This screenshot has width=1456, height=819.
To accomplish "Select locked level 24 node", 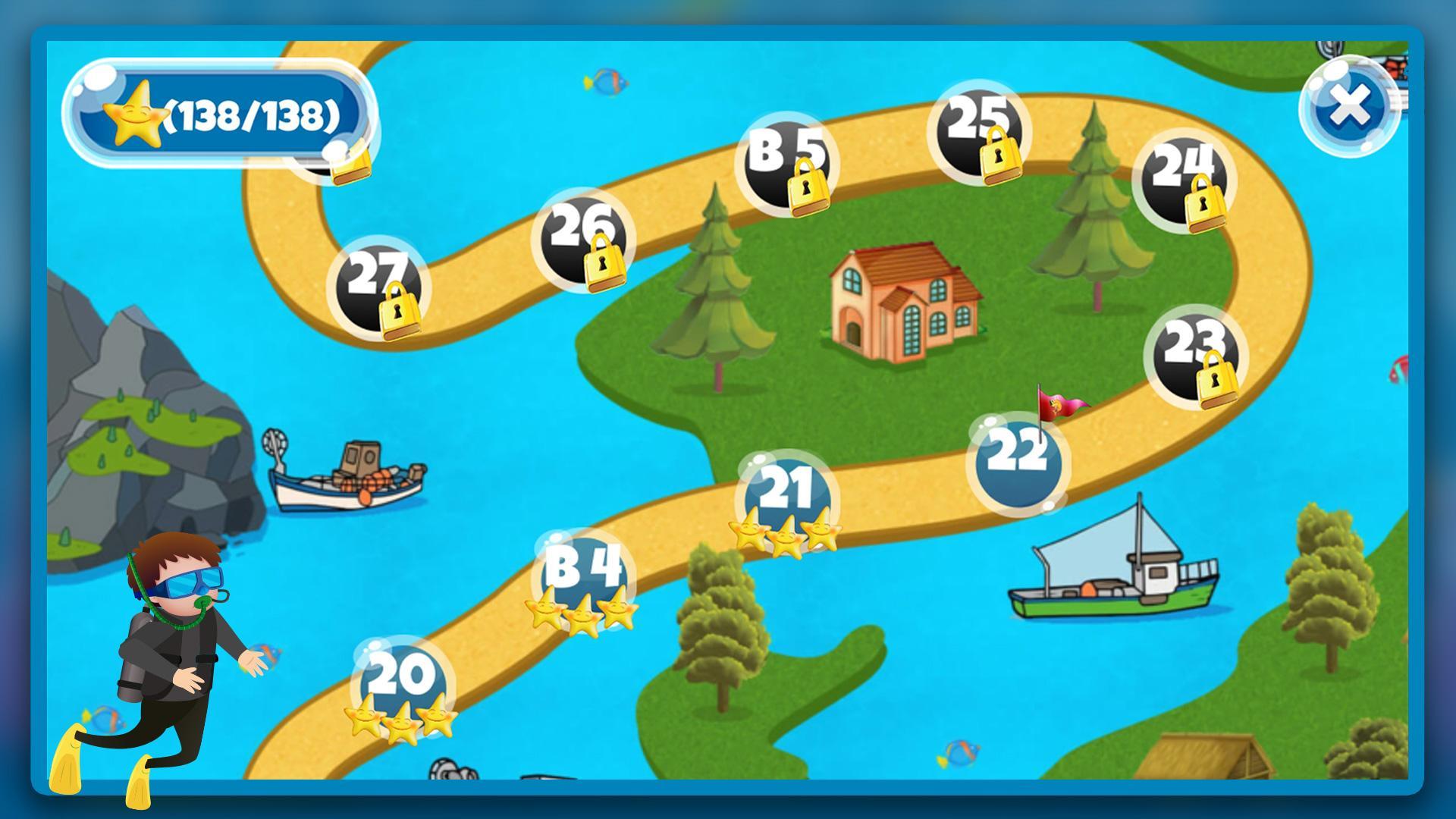I will 1184,180.
